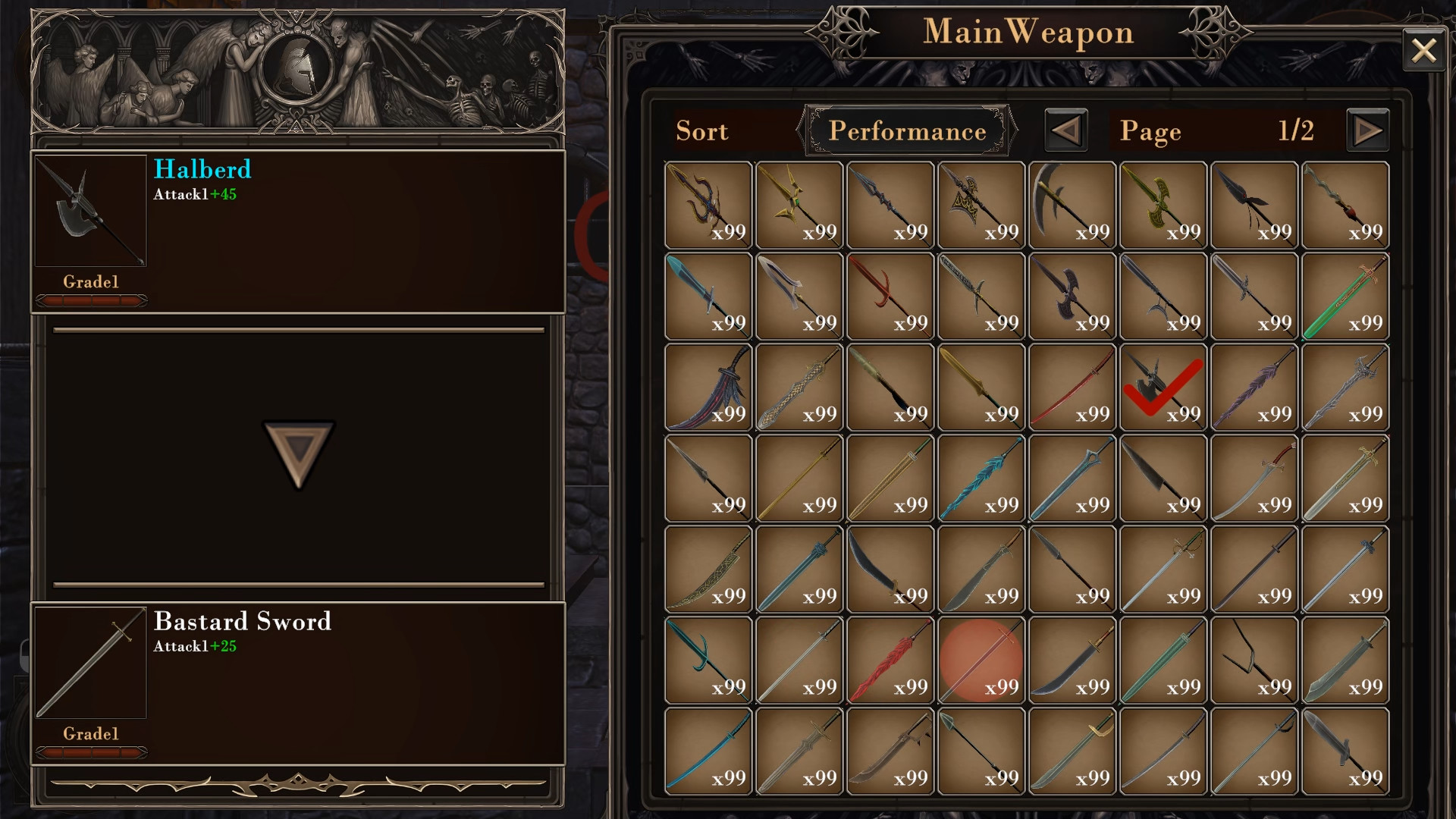The image size is (1456, 819).
Task: Click the Grade1 progress bar under Halberd
Action: (91, 300)
